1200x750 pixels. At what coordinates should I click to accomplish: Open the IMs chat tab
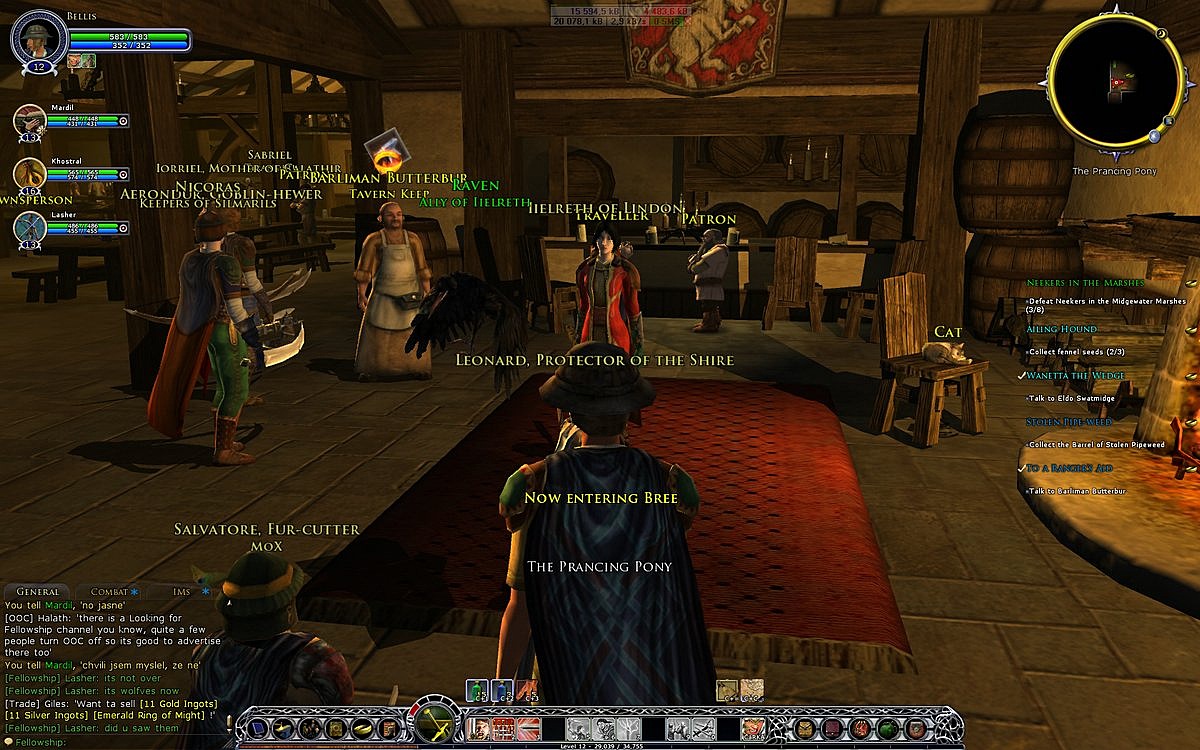181,592
